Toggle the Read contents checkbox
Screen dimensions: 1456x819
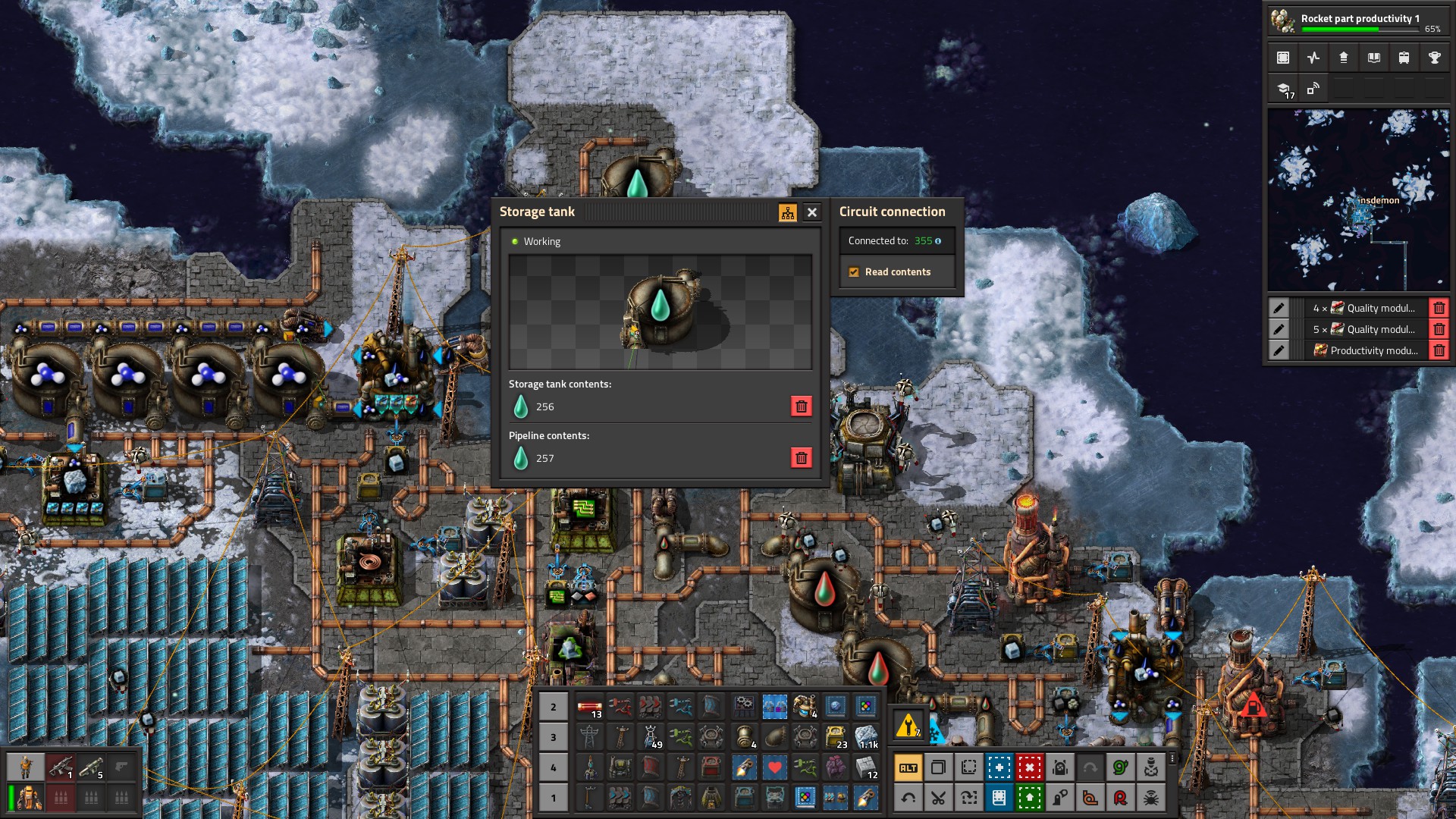[x=854, y=272]
